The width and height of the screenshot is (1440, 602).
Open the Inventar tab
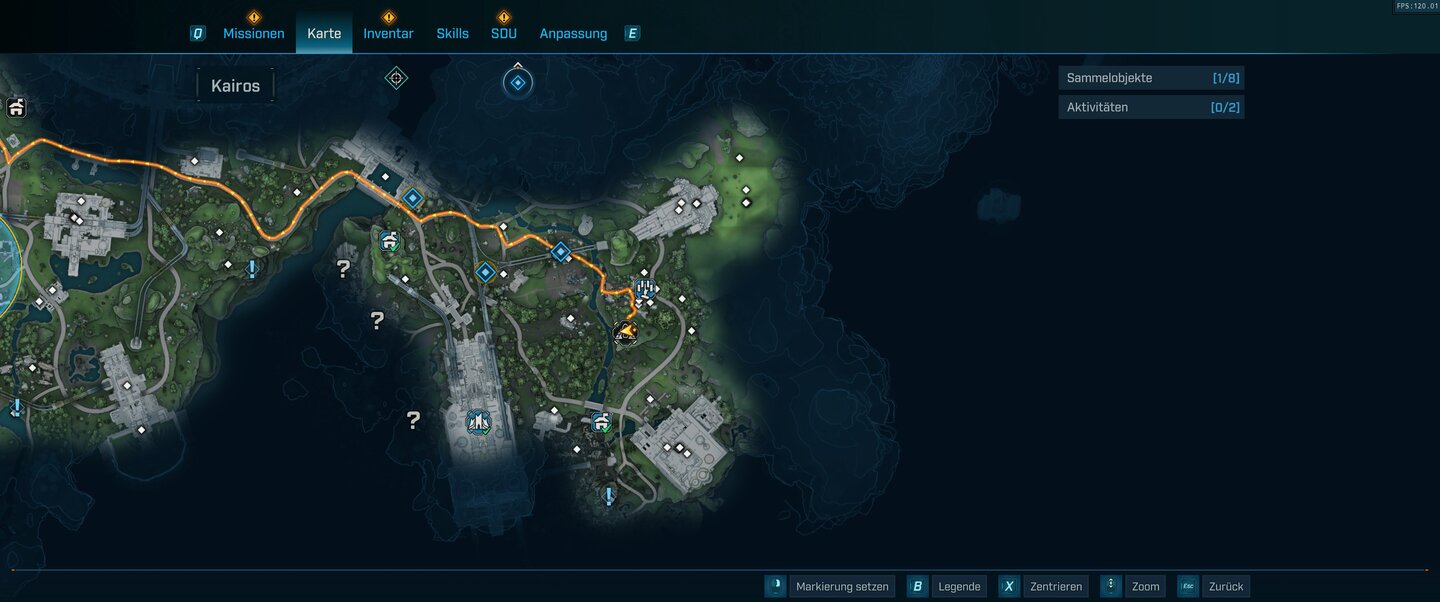[388, 33]
